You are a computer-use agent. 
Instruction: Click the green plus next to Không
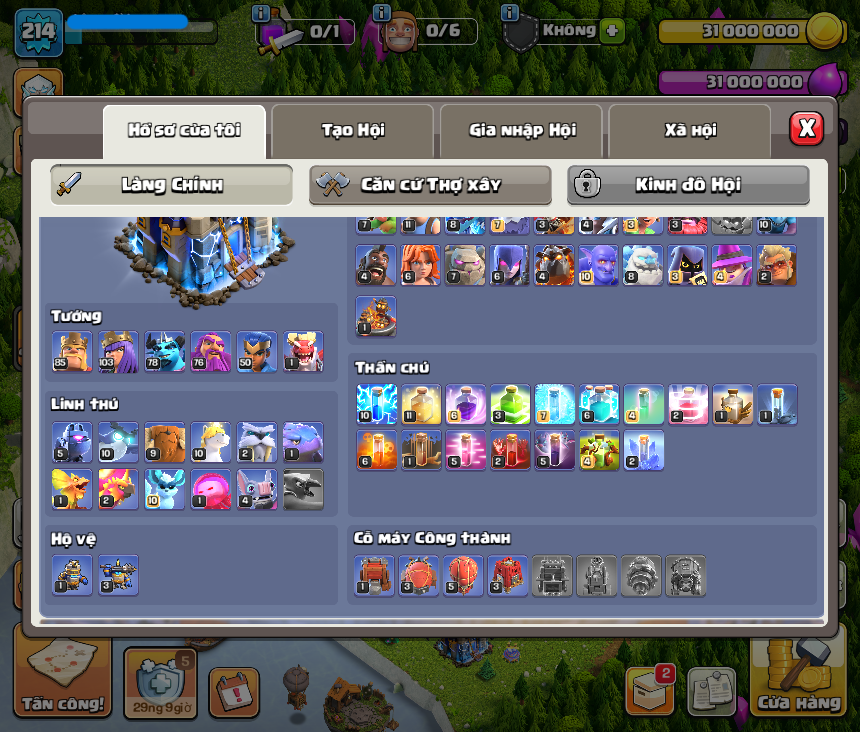612,31
